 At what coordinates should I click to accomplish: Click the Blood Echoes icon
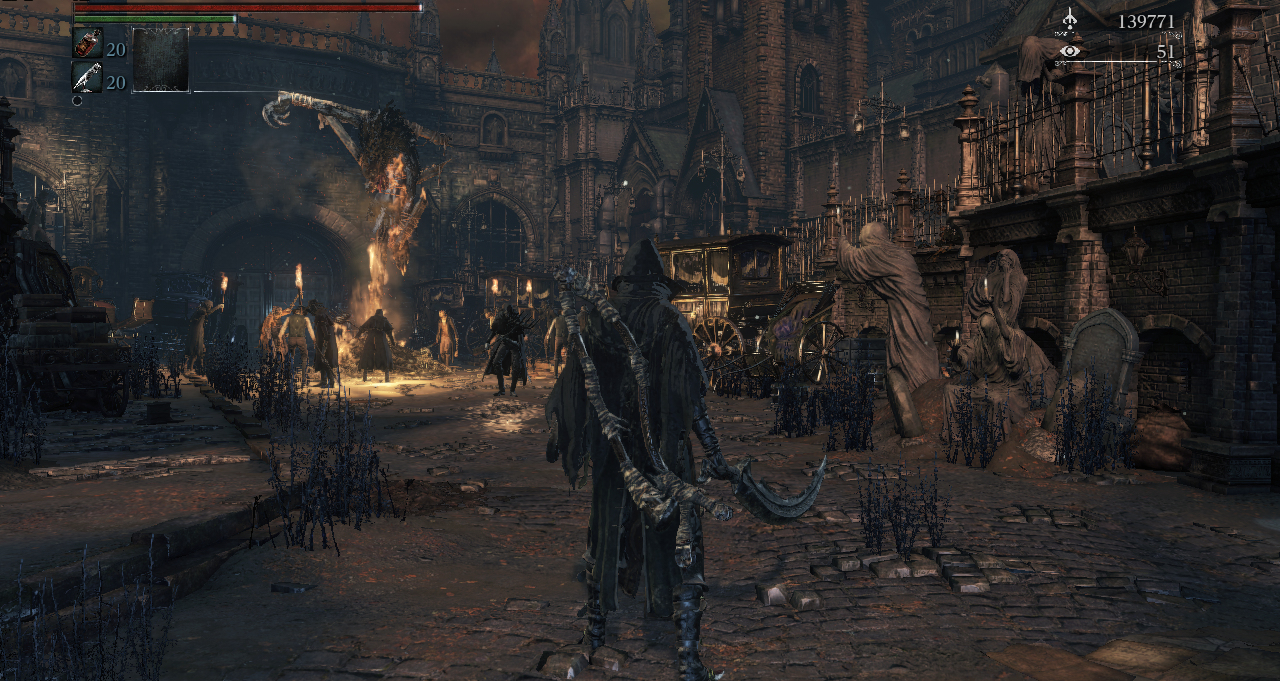coord(1070,20)
